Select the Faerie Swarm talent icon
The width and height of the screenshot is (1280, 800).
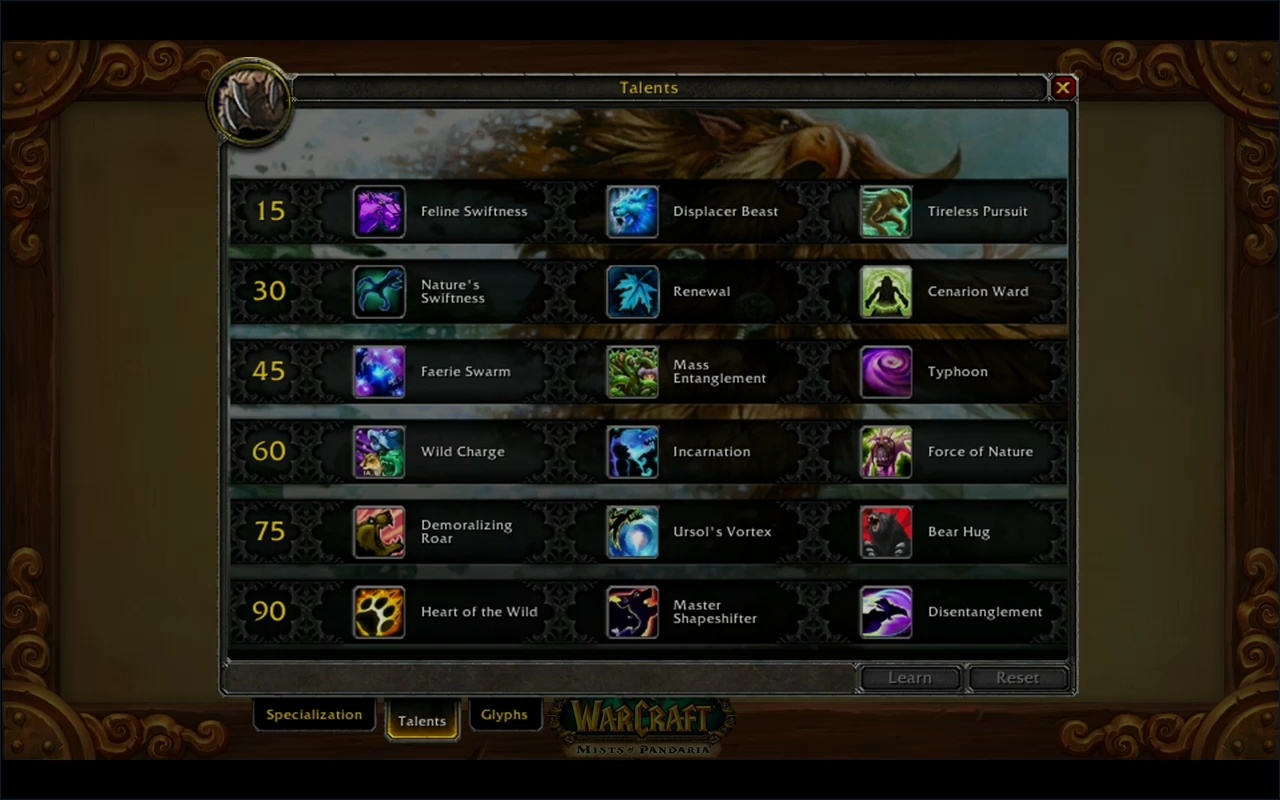point(379,371)
